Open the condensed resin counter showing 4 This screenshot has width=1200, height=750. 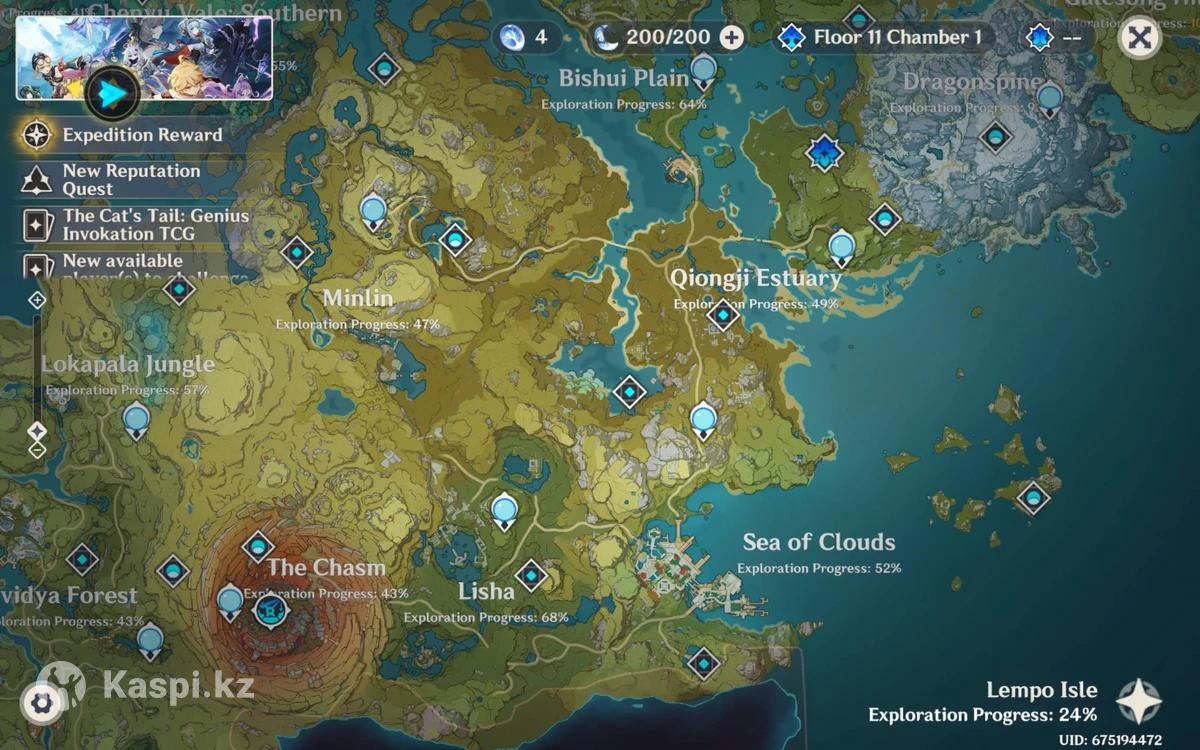pos(525,38)
